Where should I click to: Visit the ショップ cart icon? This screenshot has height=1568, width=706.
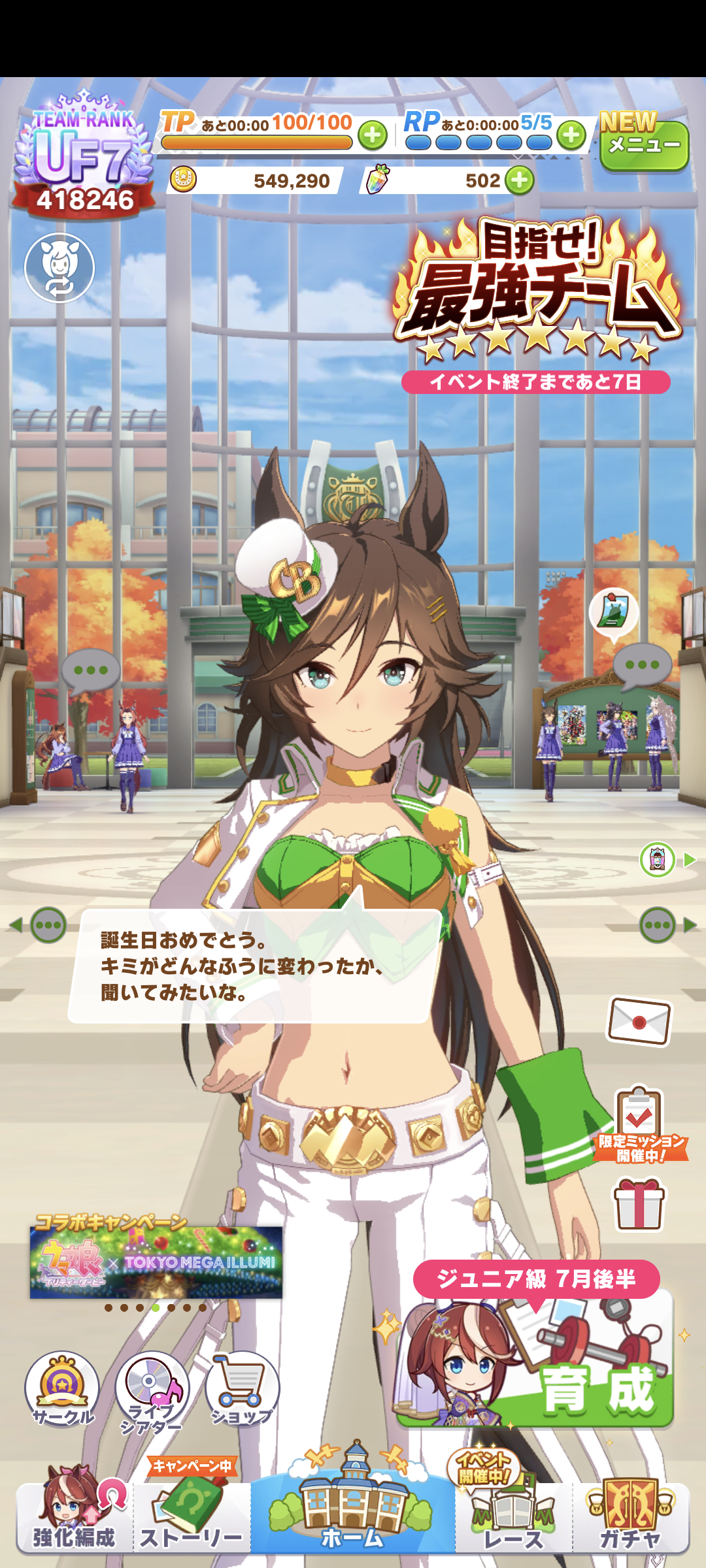pos(242,1389)
